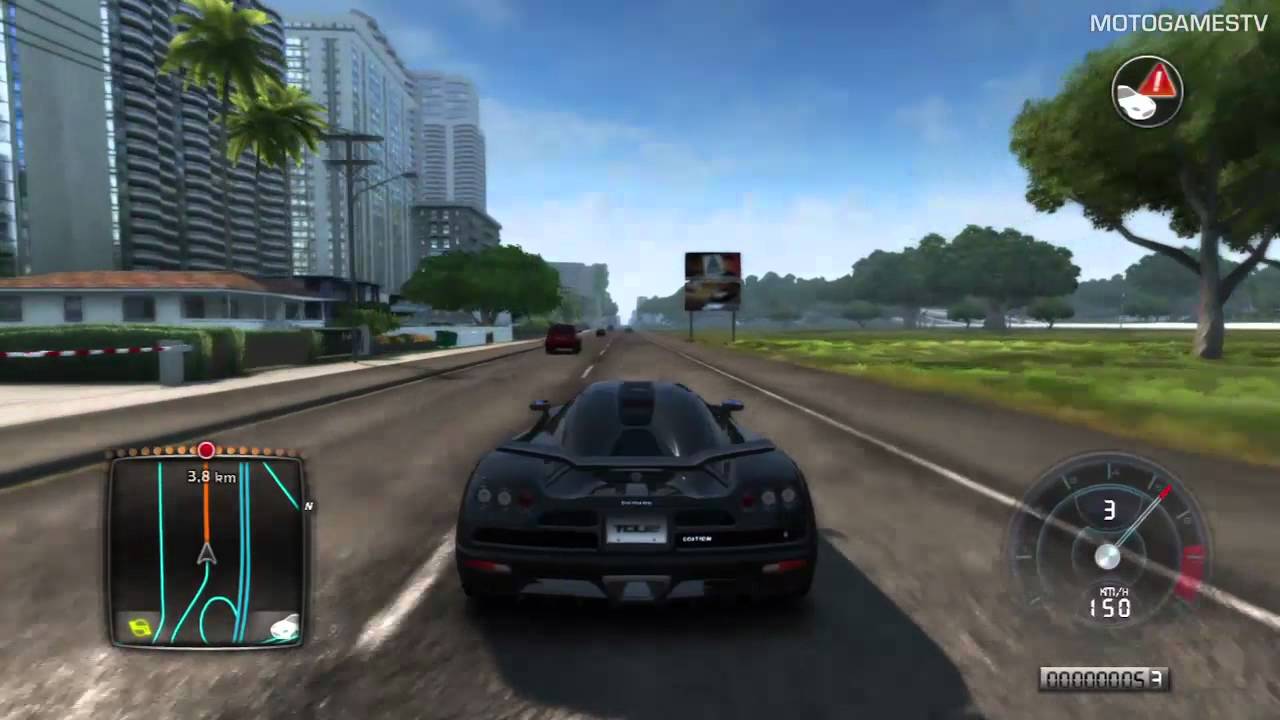Click the car hazard warning icon top right
This screenshot has width=1280, height=720.
pyautogui.click(x=1146, y=92)
